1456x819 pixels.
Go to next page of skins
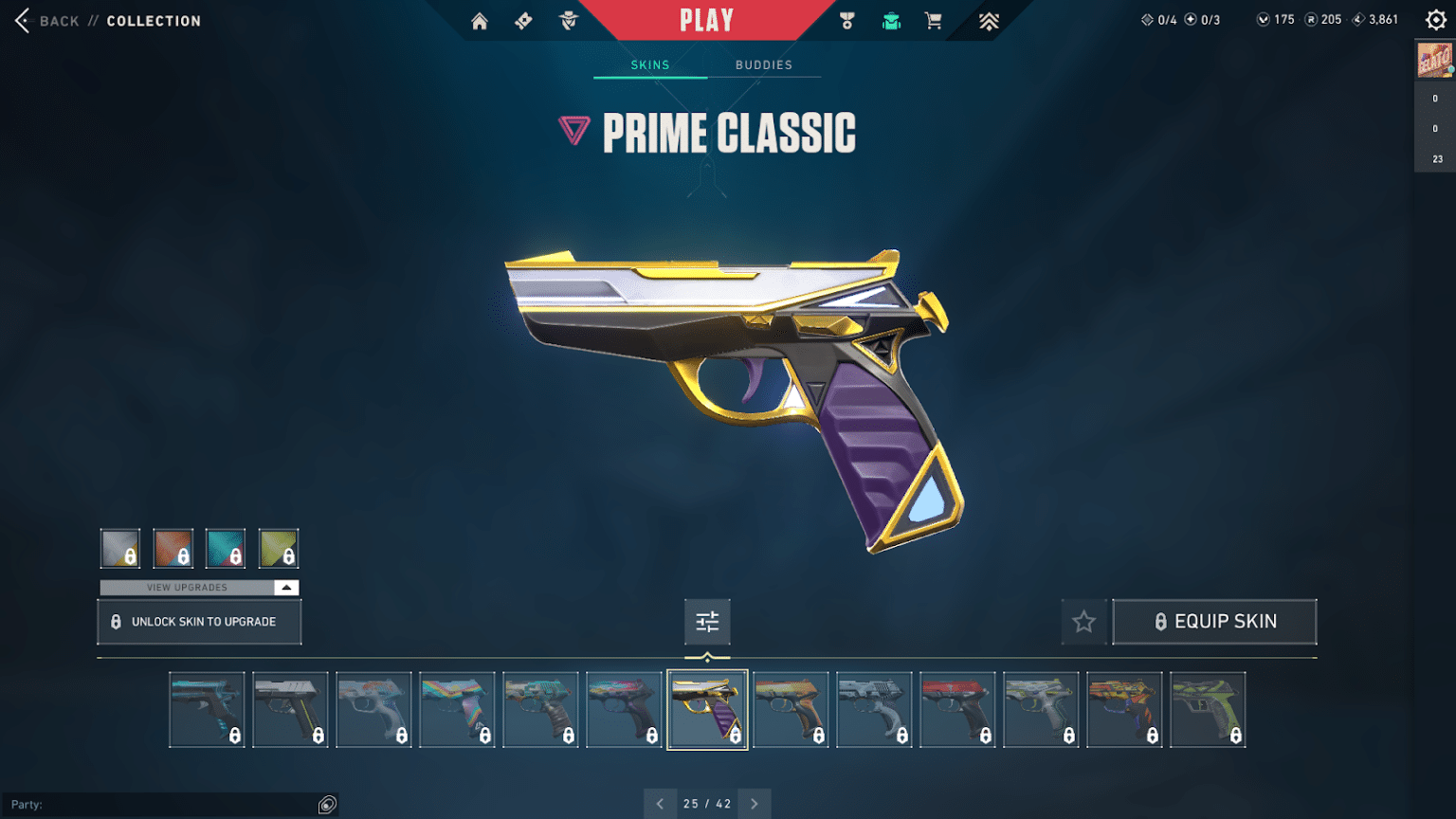point(754,803)
